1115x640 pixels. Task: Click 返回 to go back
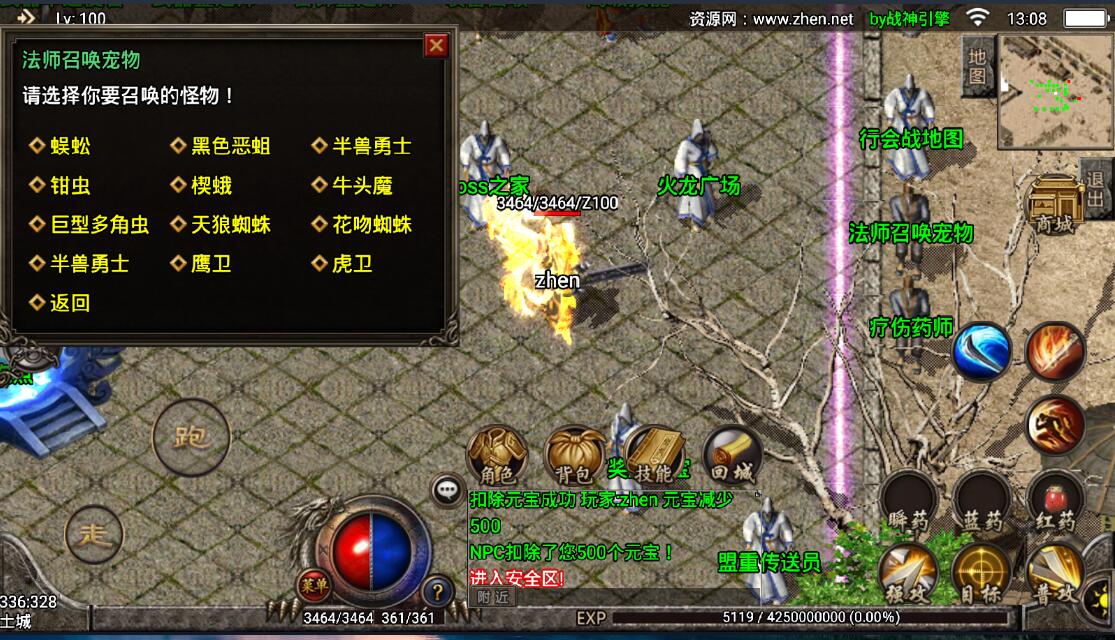[x=70, y=303]
